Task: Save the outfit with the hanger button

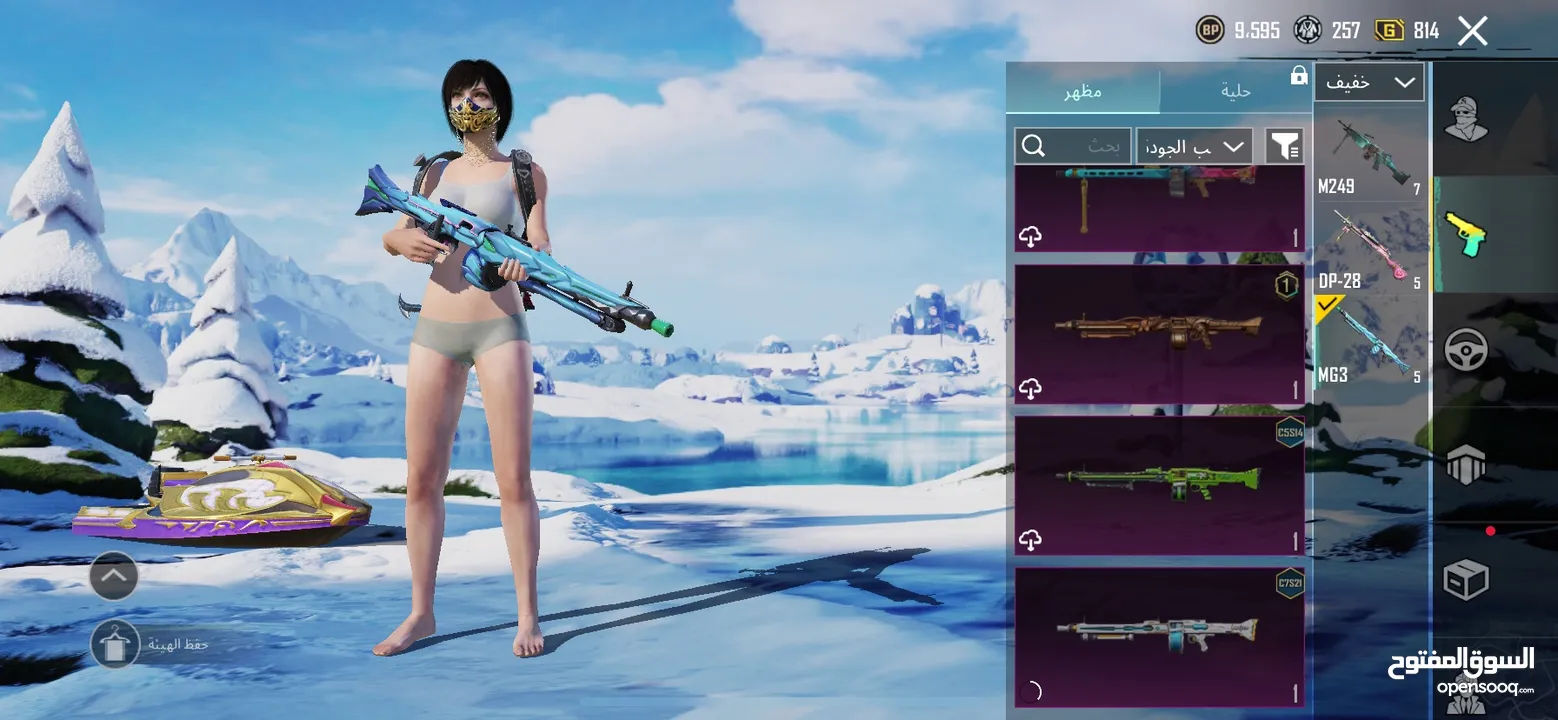Action: click(115, 644)
